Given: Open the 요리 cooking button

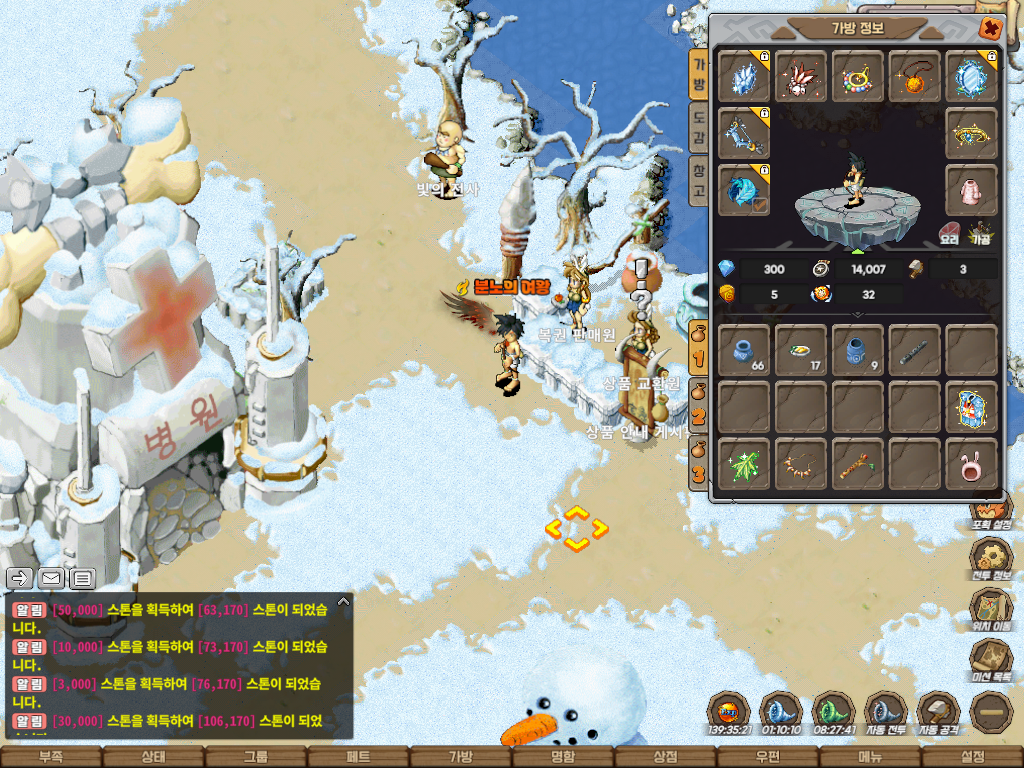Looking at the screenshot, I should (x=949, y=234).
